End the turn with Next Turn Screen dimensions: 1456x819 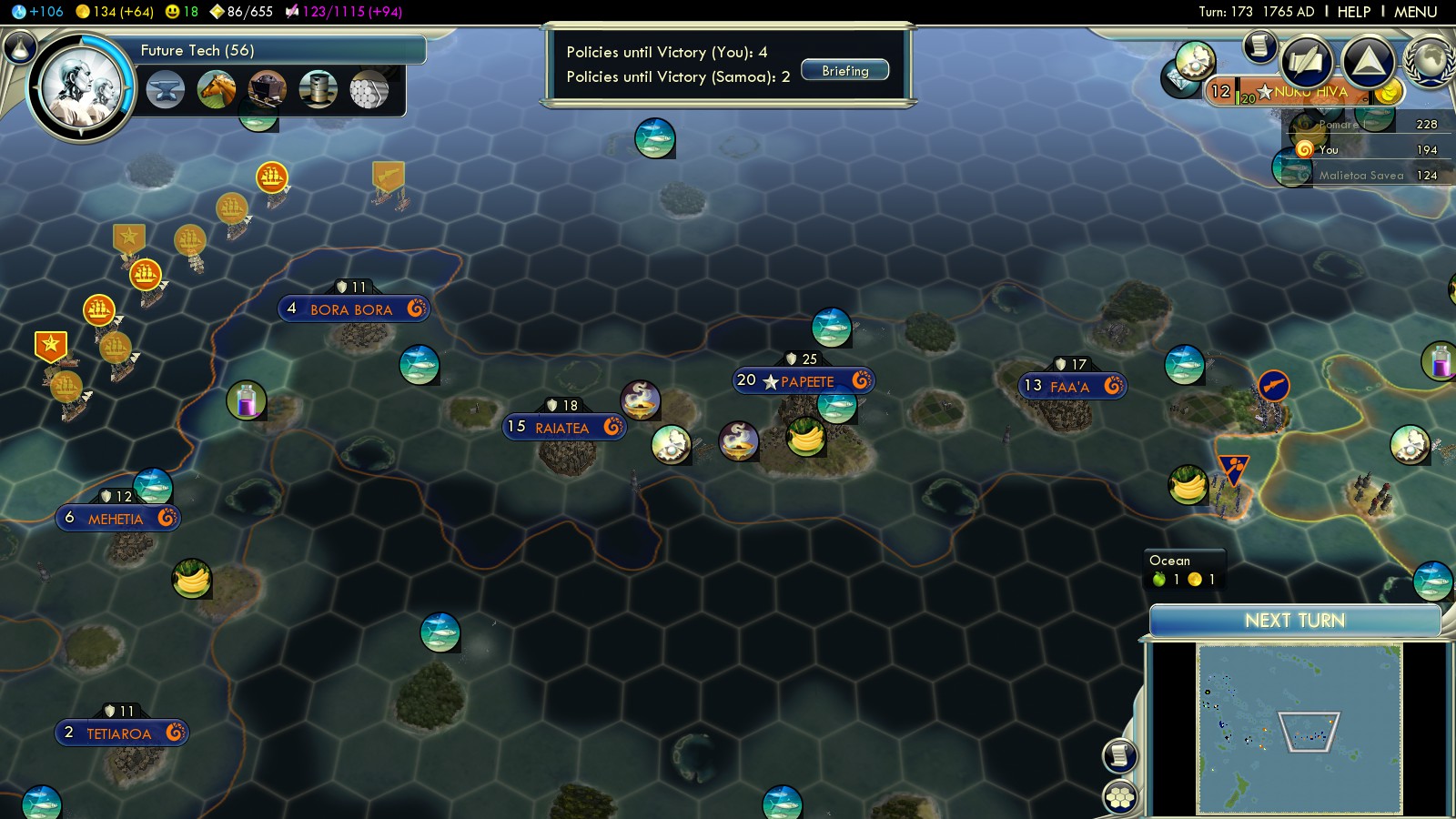(1294, 621)
